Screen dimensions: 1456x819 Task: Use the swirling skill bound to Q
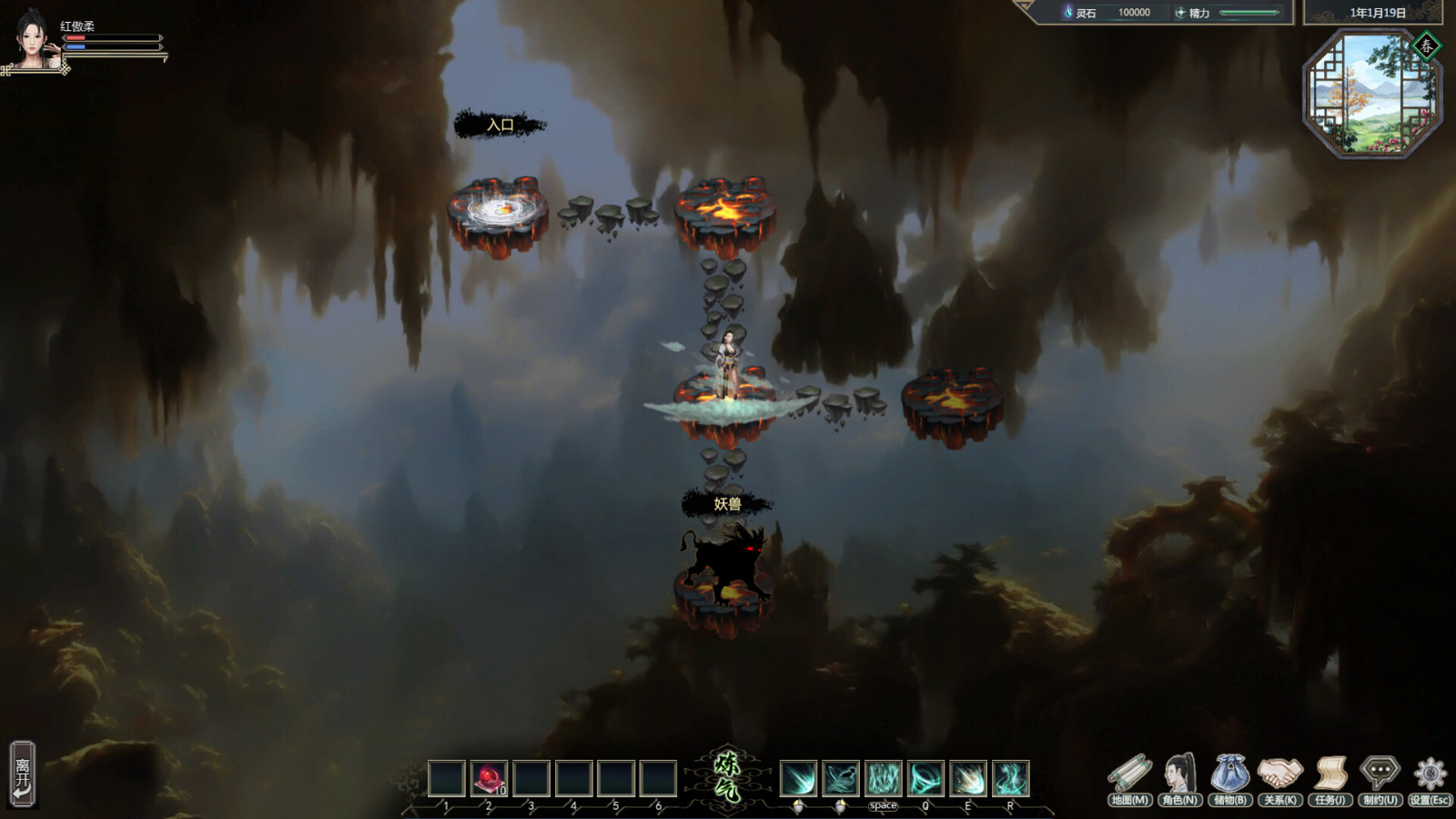coord(925,779)
